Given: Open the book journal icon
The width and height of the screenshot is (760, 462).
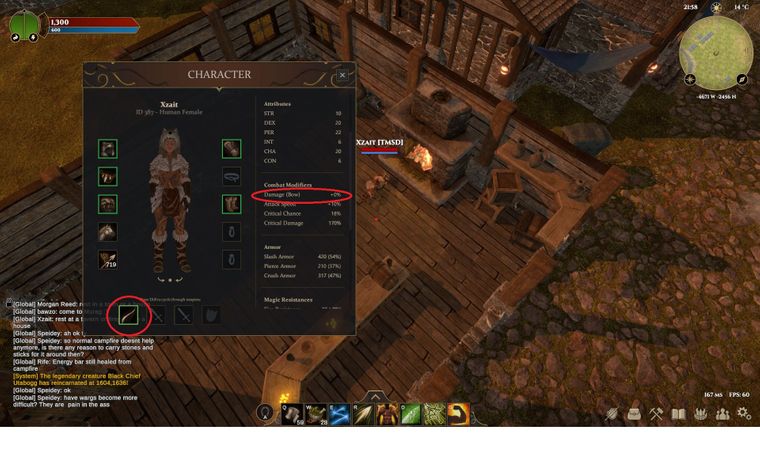Looking at the screenshot, I should point(678,413).
